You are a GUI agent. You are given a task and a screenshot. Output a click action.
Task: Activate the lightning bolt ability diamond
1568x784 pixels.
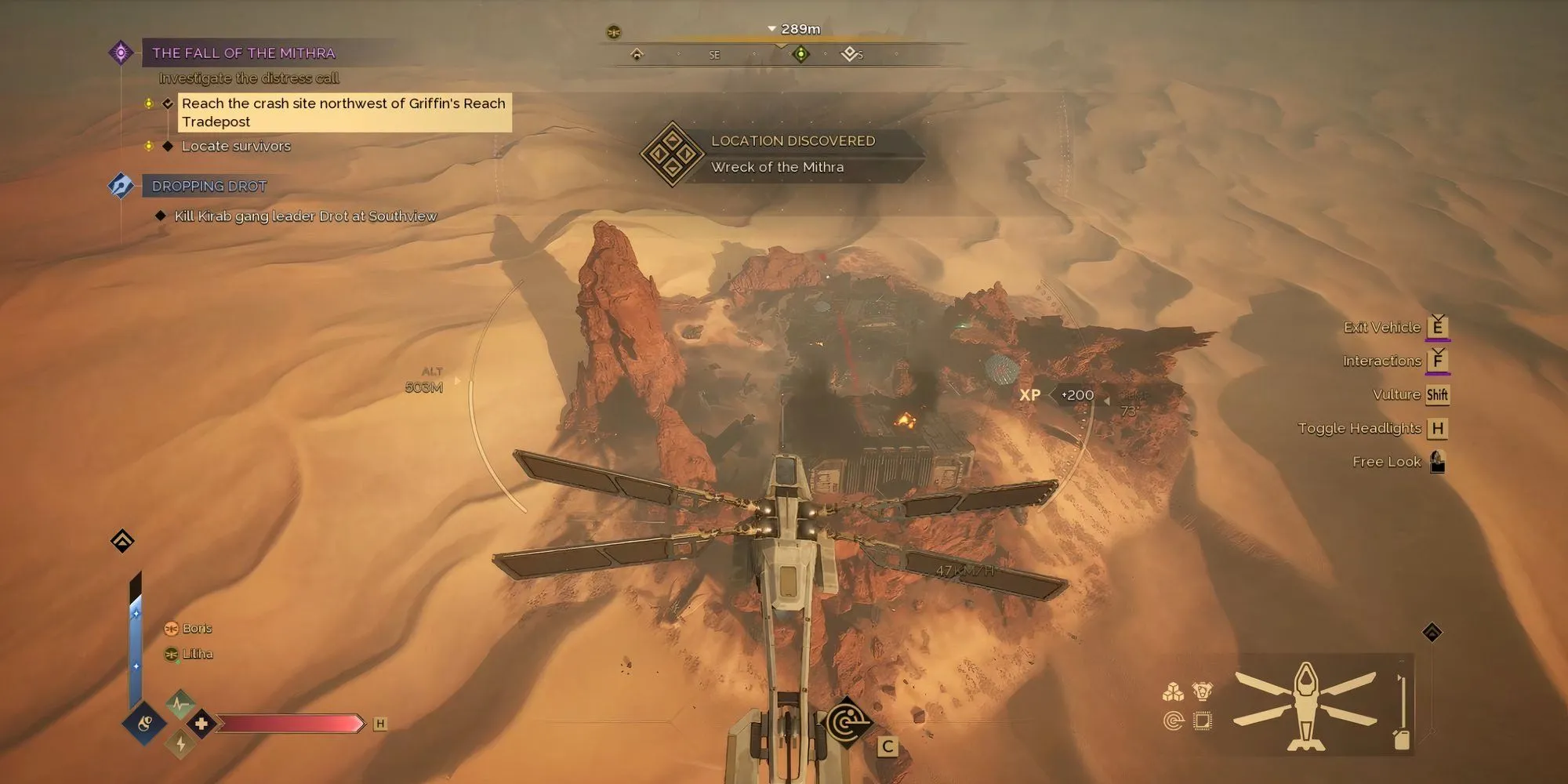pyautogui.click(x=180, y=743)
